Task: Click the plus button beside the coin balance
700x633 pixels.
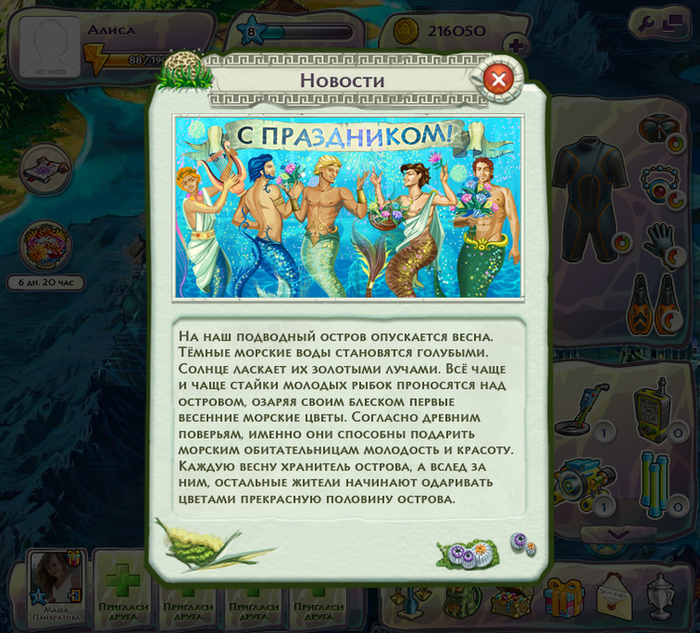Action: click(x=516, y=44)
